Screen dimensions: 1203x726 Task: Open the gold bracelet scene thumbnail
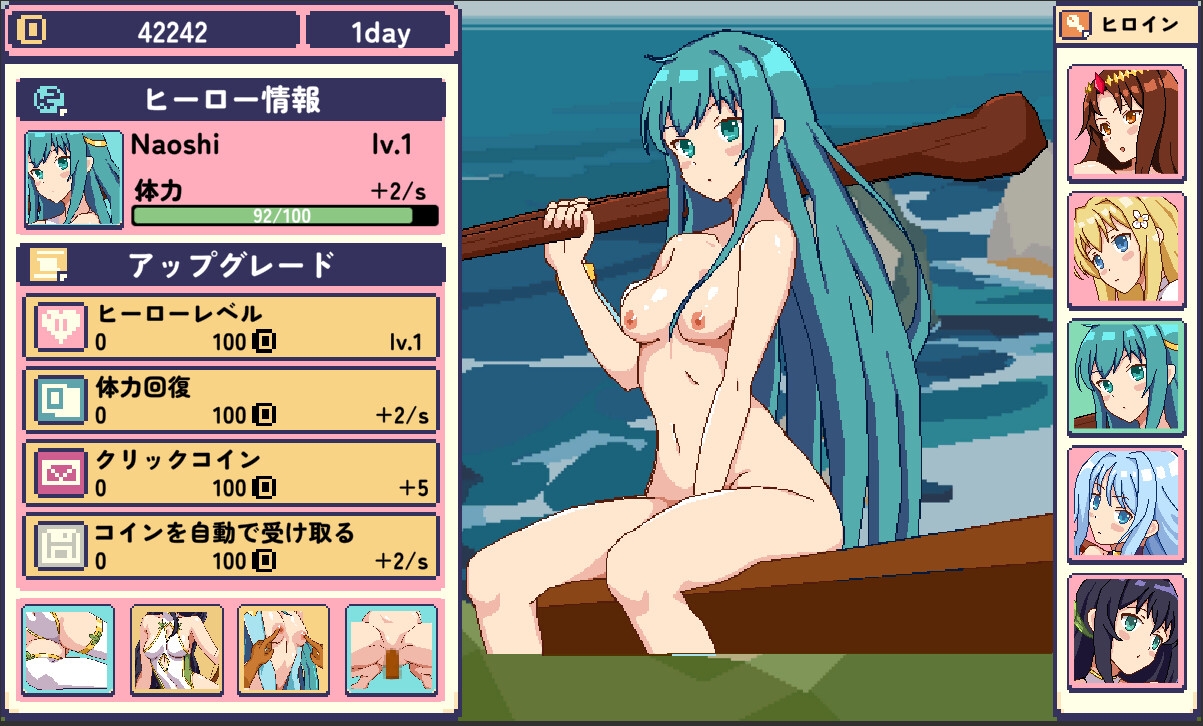(68, 650)
